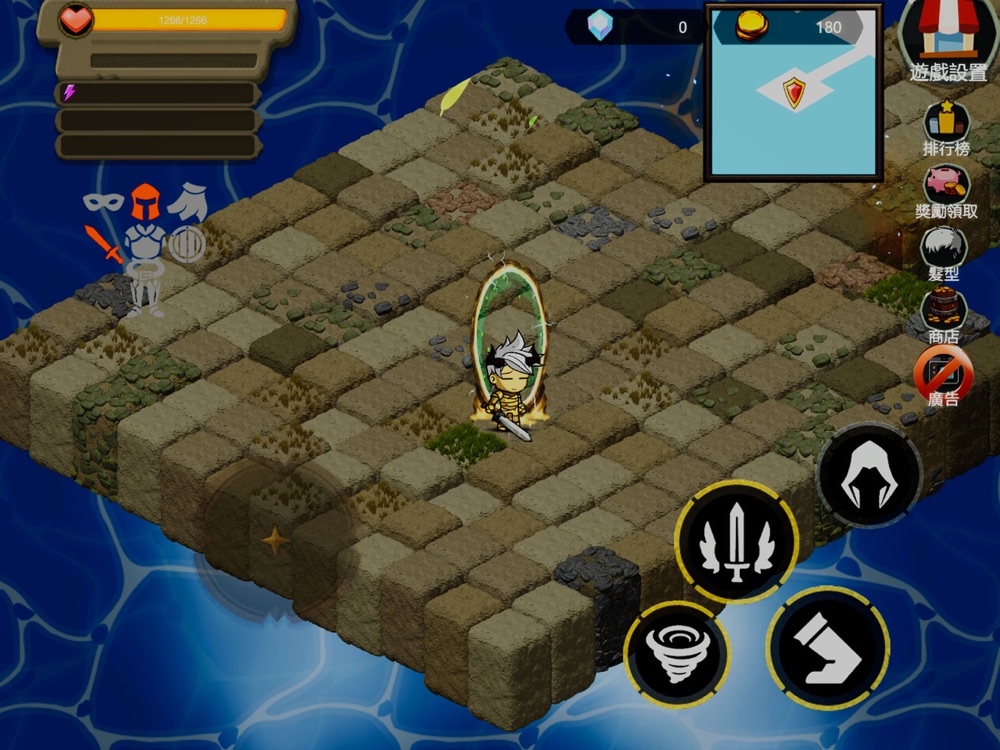Select the orange sword equipment slot

(x=102, y=243)
